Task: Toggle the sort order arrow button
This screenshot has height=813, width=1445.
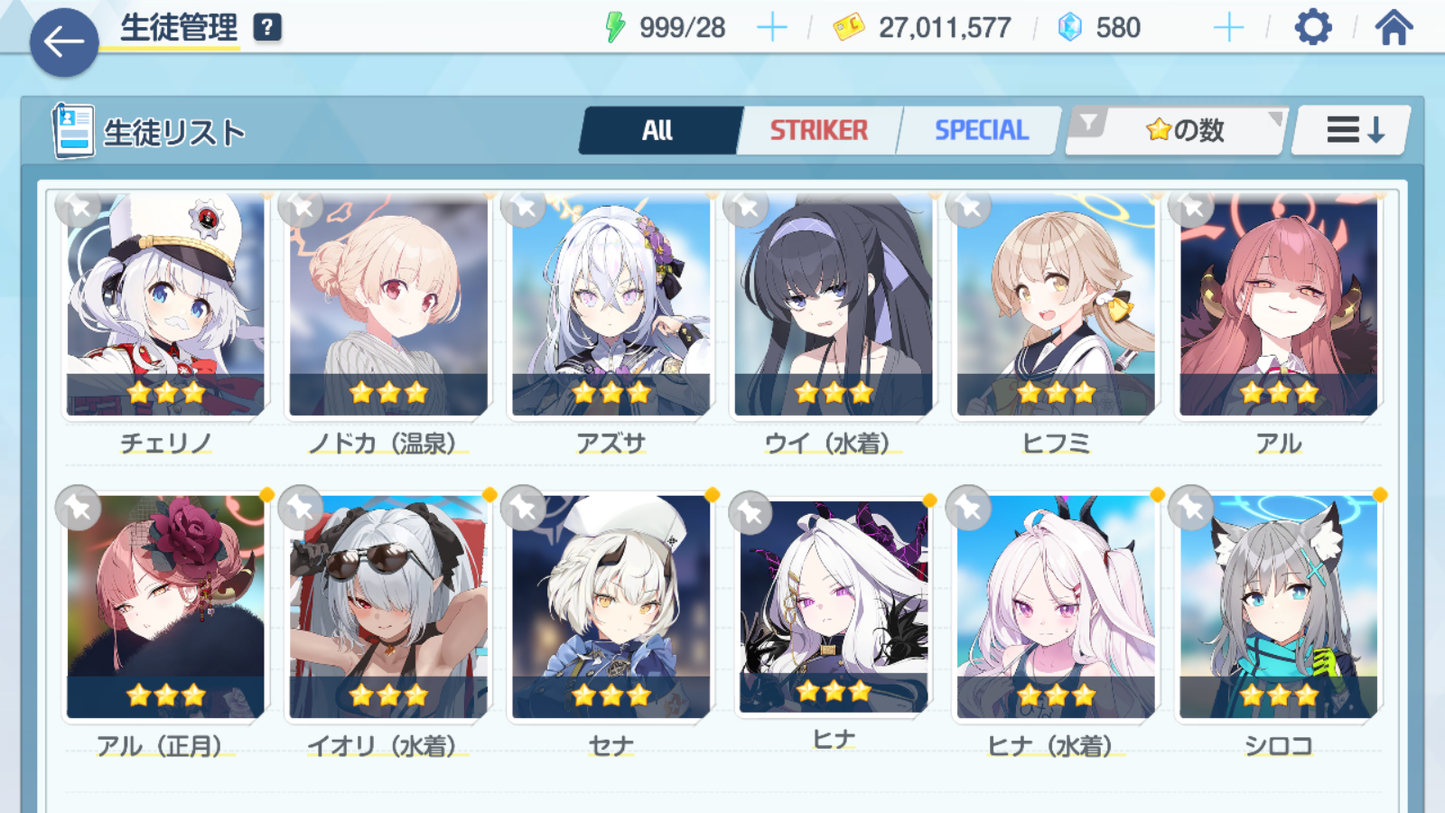Action: point(1353,130)
